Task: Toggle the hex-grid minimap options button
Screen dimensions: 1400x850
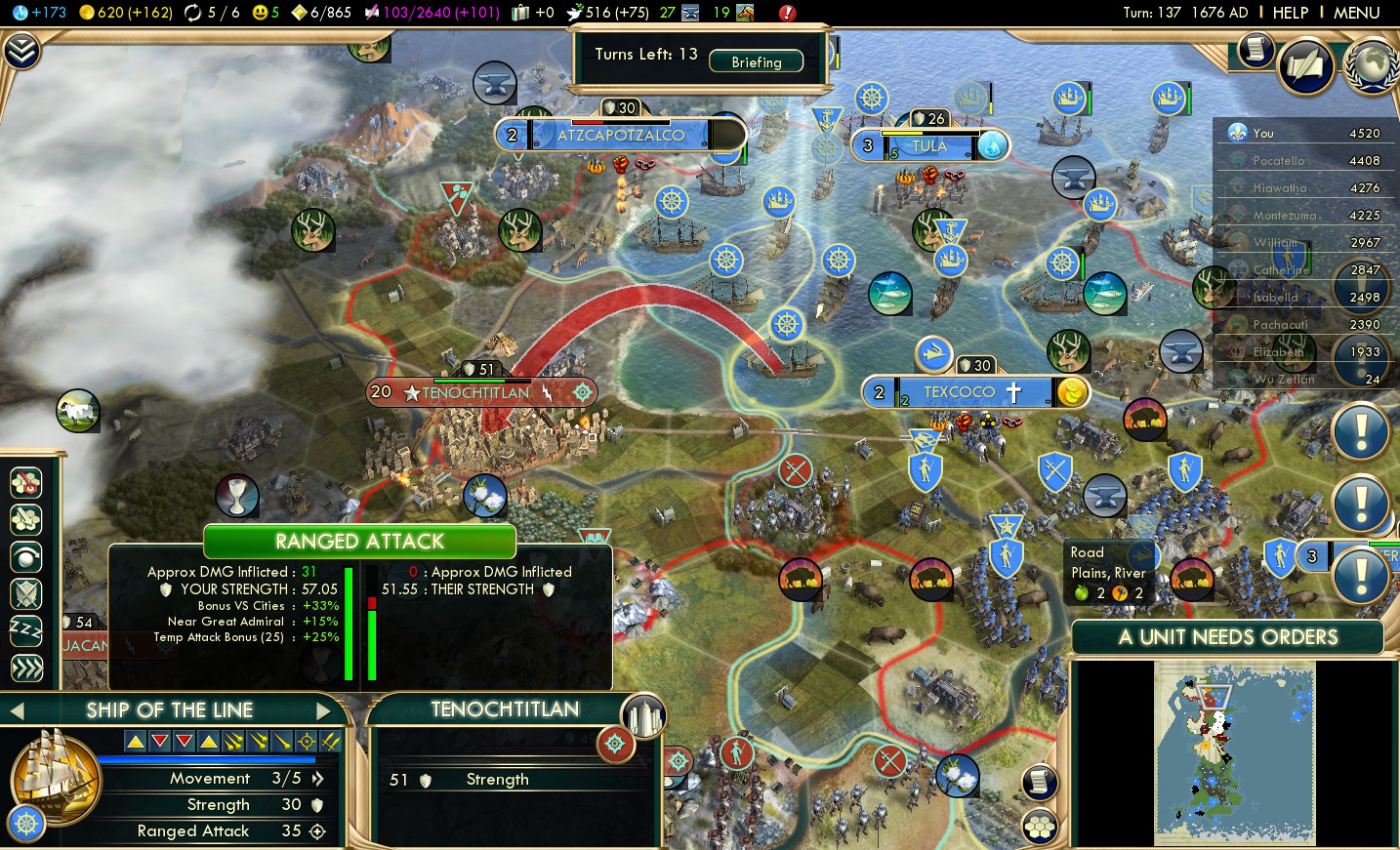Action: 1040,827
